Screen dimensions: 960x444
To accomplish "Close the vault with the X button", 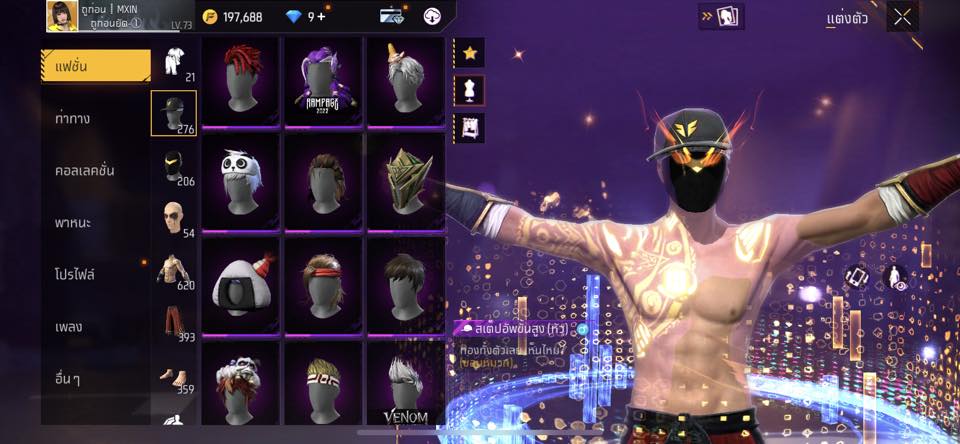I will tap(903, 16).
